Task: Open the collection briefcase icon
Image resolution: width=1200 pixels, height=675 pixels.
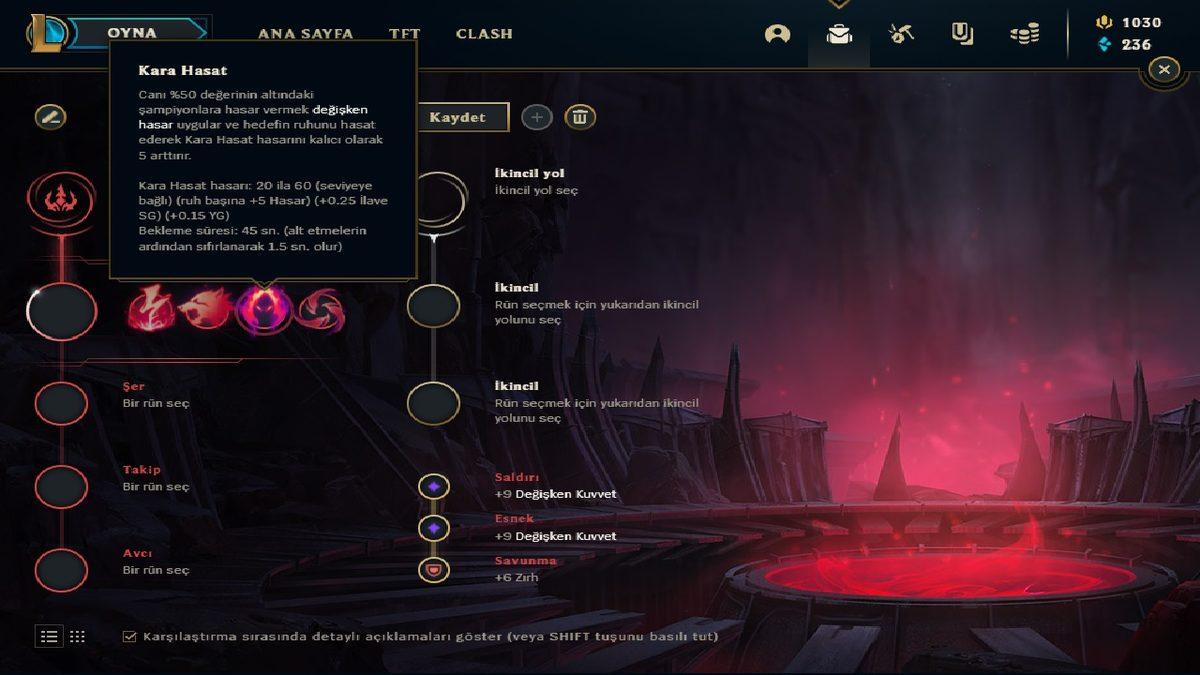Action: point(838,34)
